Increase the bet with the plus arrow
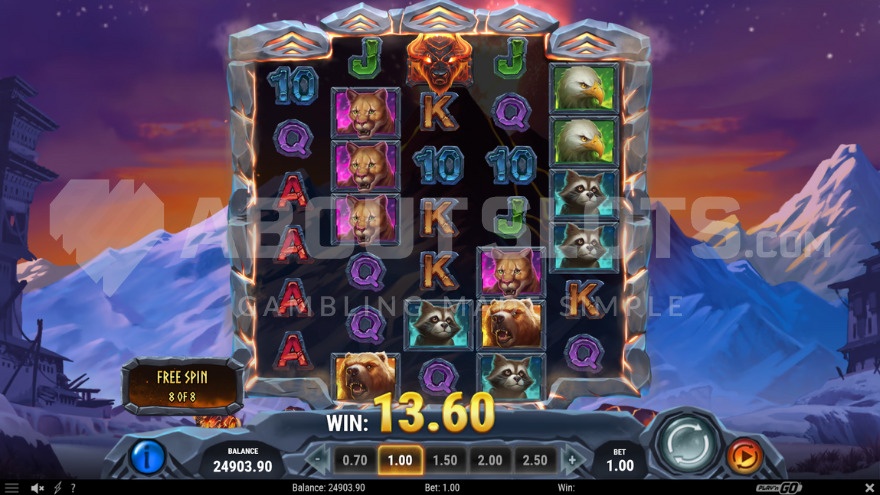Viewport: 880px width, 495px height. [572, 460]
